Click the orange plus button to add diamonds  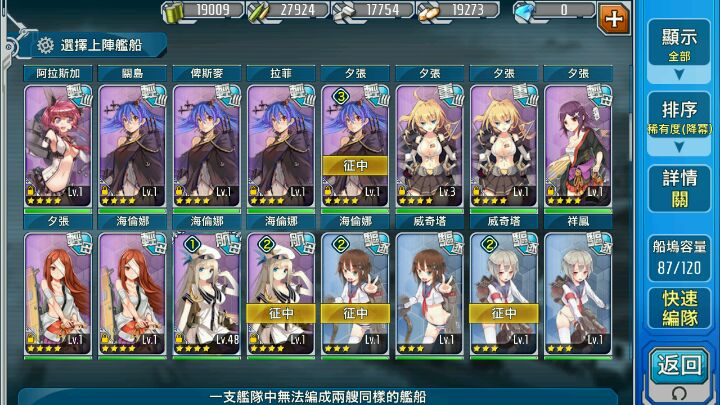(x=613, y=16)
